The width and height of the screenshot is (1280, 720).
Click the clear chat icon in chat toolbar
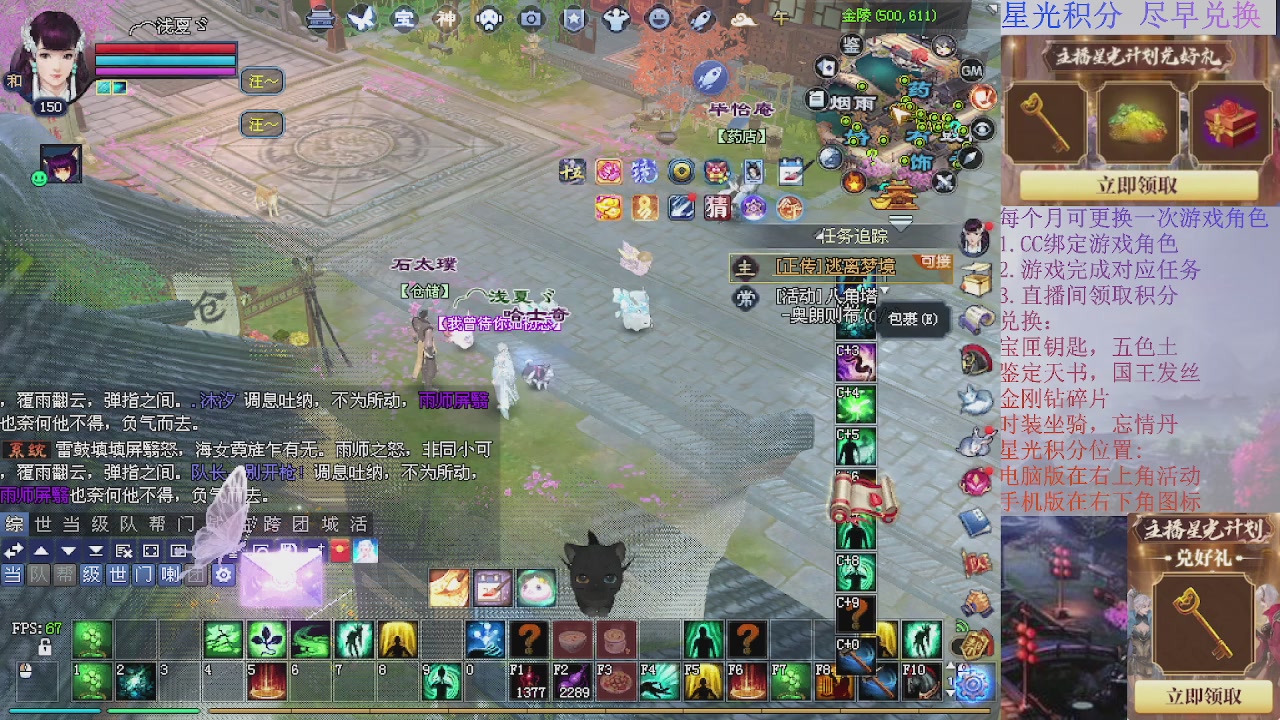tap(122, 550)
